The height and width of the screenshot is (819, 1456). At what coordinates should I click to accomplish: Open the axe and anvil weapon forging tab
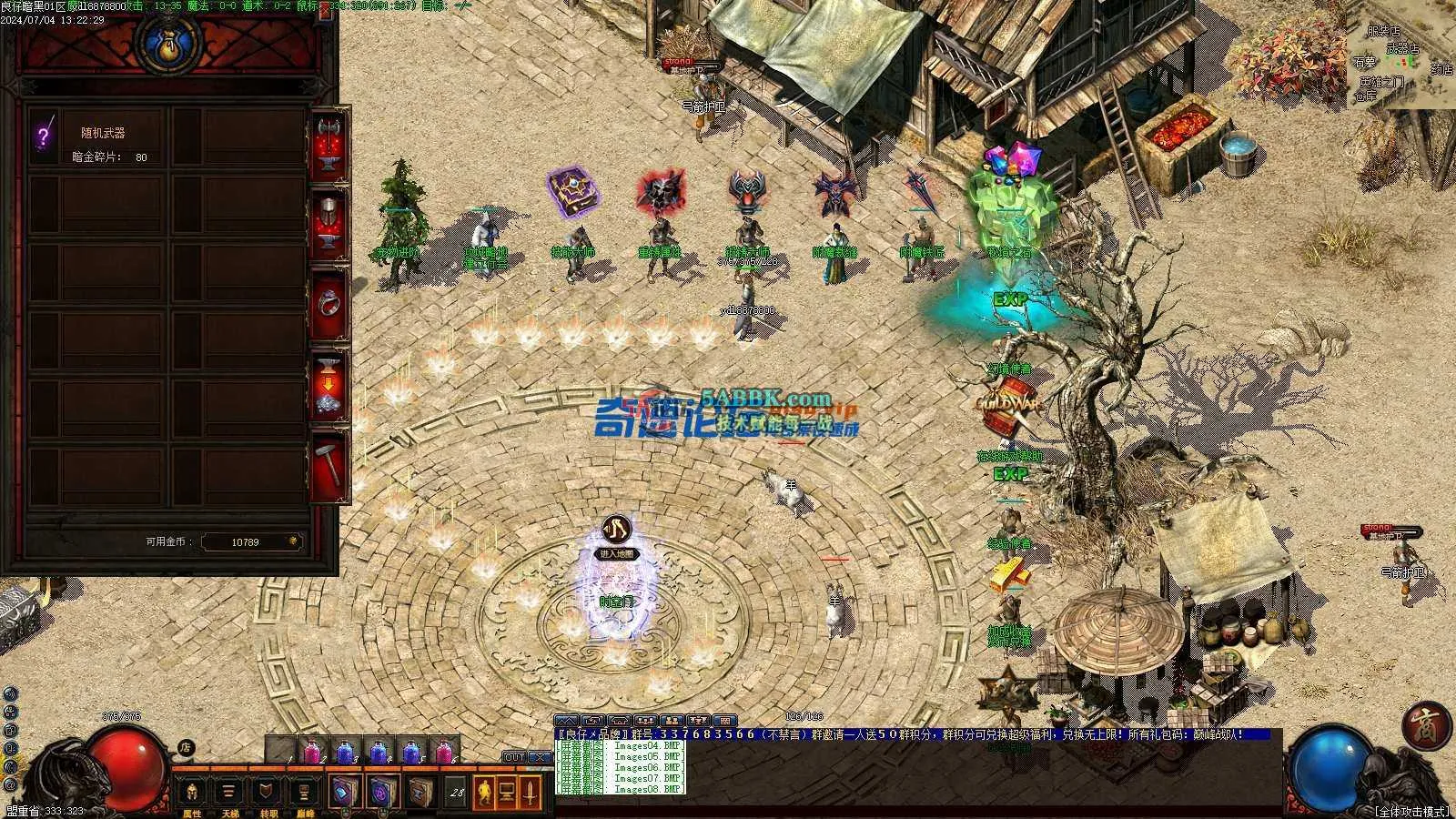(329, 146)
